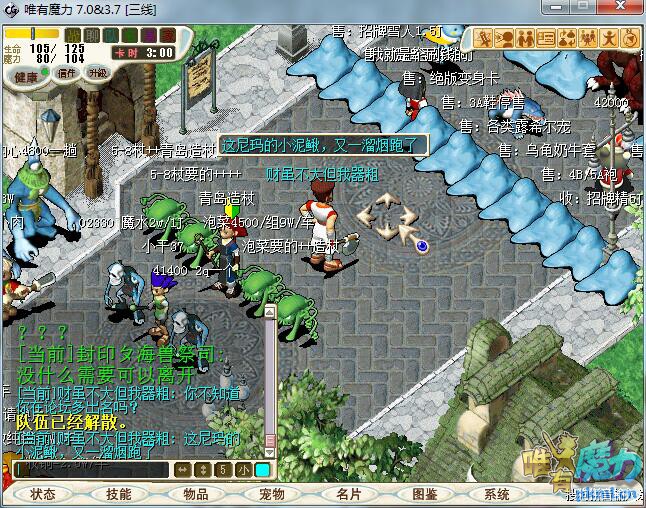Click the 升级 (Level Up) button

pyautogui.click(x=98, y=73)
